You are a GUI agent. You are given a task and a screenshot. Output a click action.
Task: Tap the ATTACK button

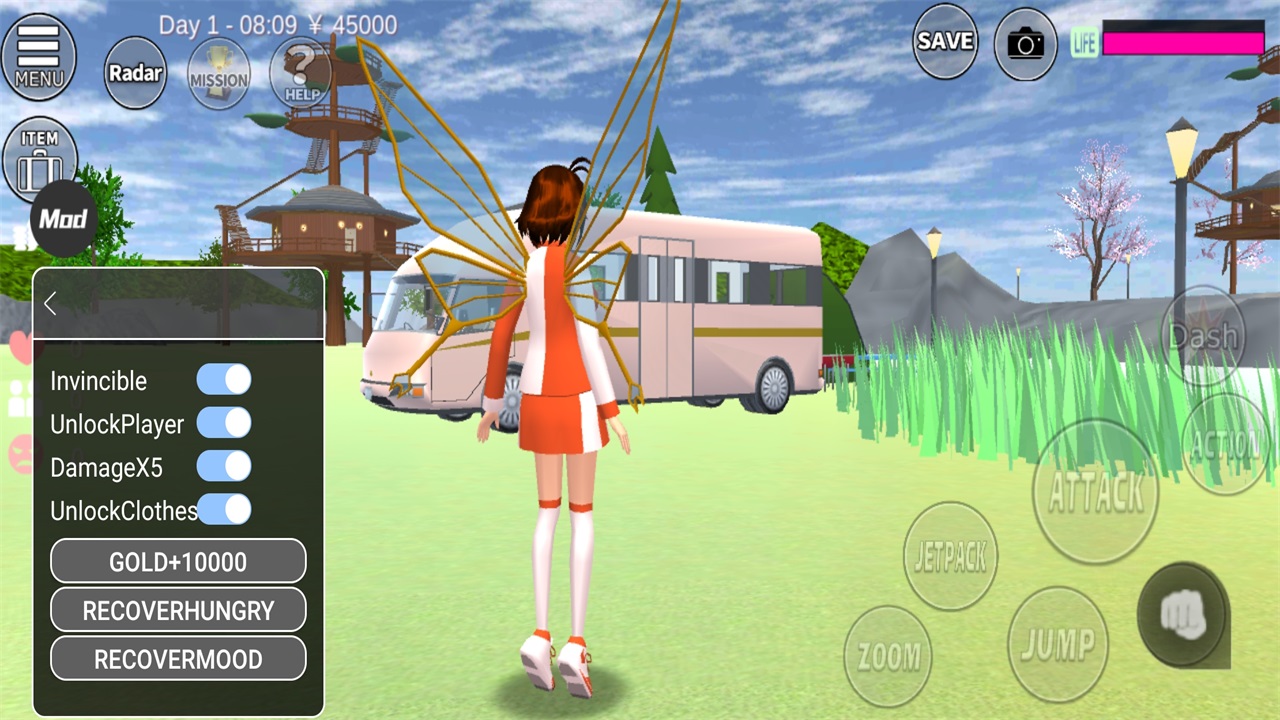(1095, 492)
